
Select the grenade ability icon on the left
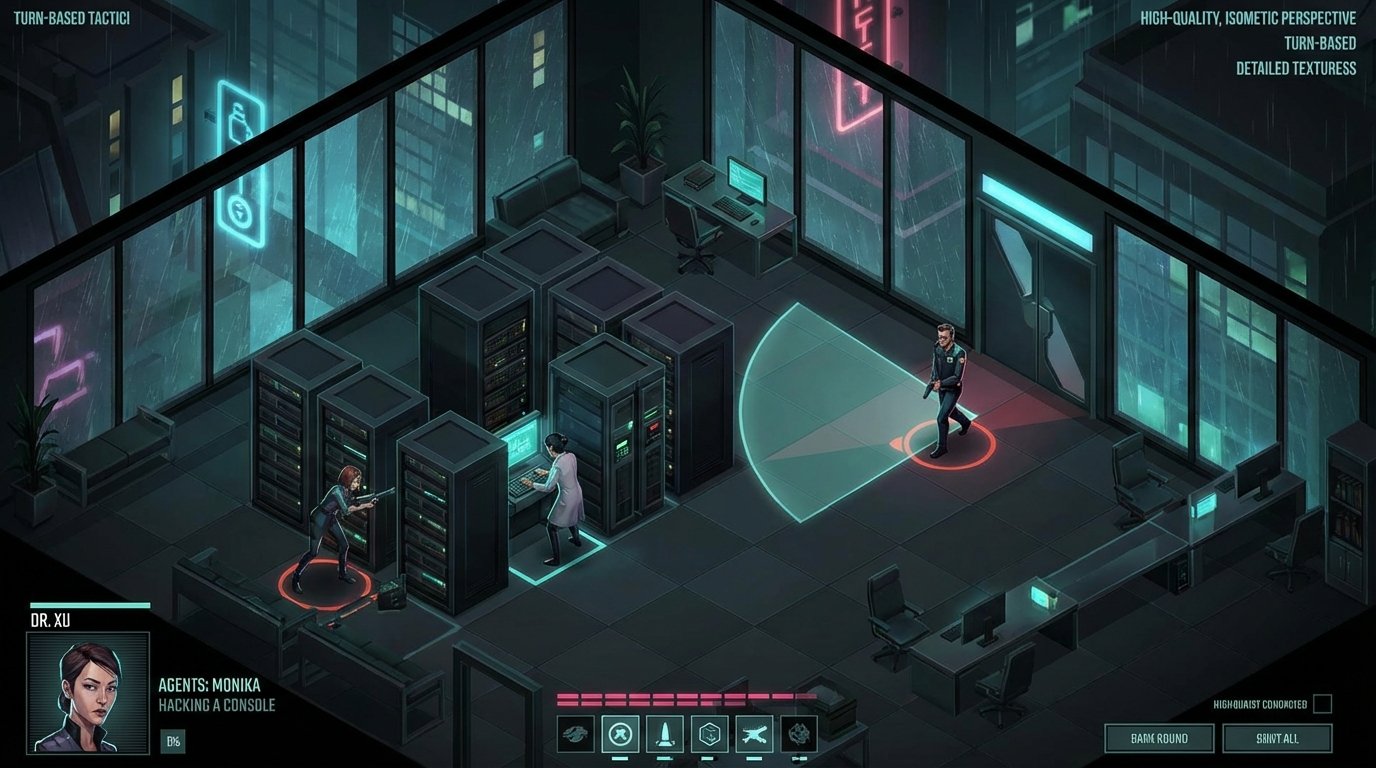tap(575, 733)
